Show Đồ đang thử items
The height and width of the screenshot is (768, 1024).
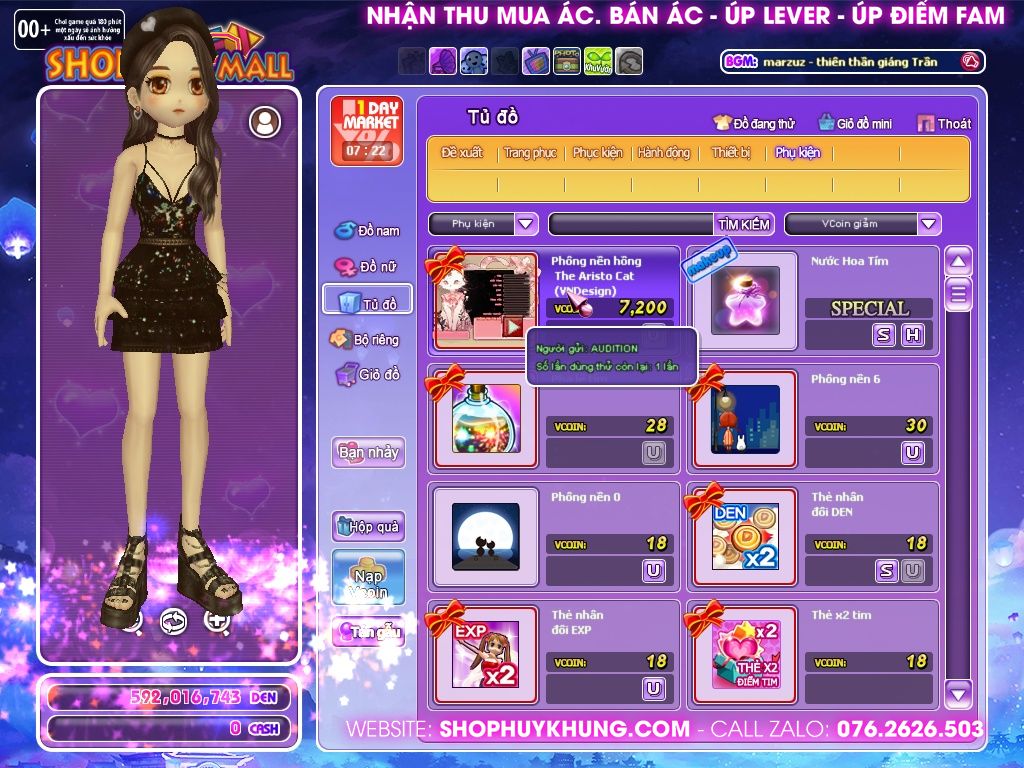[753, 123]
